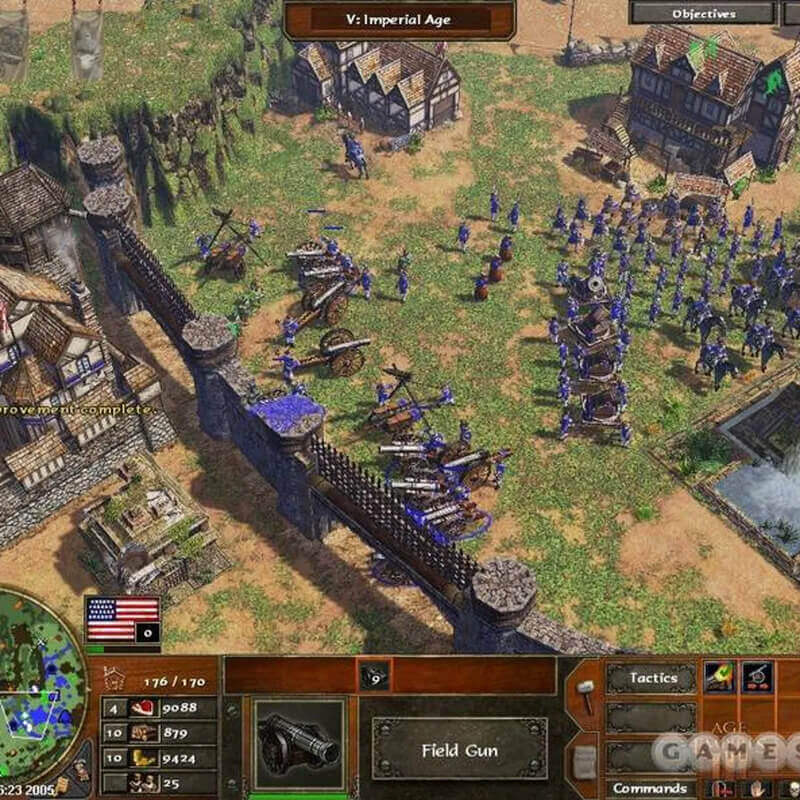Select the American flag home city button
The image size is (800, 800).
[x=123, y=619]
